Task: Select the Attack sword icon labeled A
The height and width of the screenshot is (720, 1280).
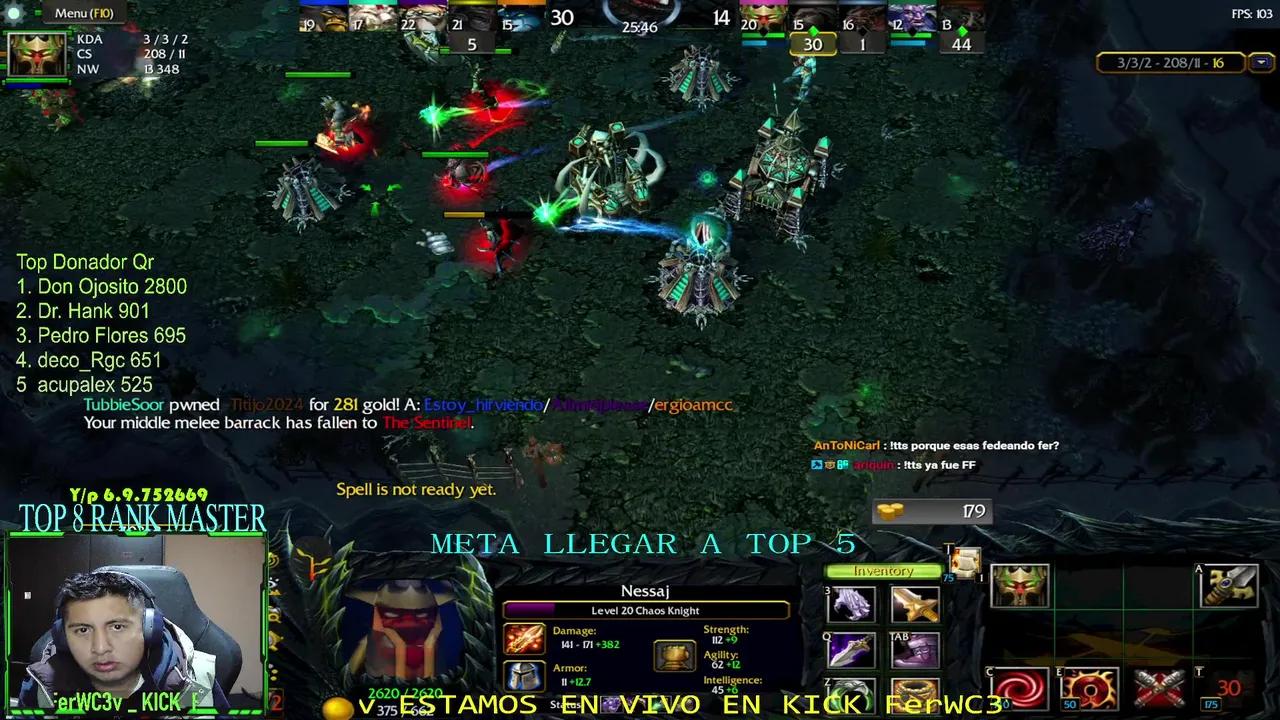Action: 1226,587
